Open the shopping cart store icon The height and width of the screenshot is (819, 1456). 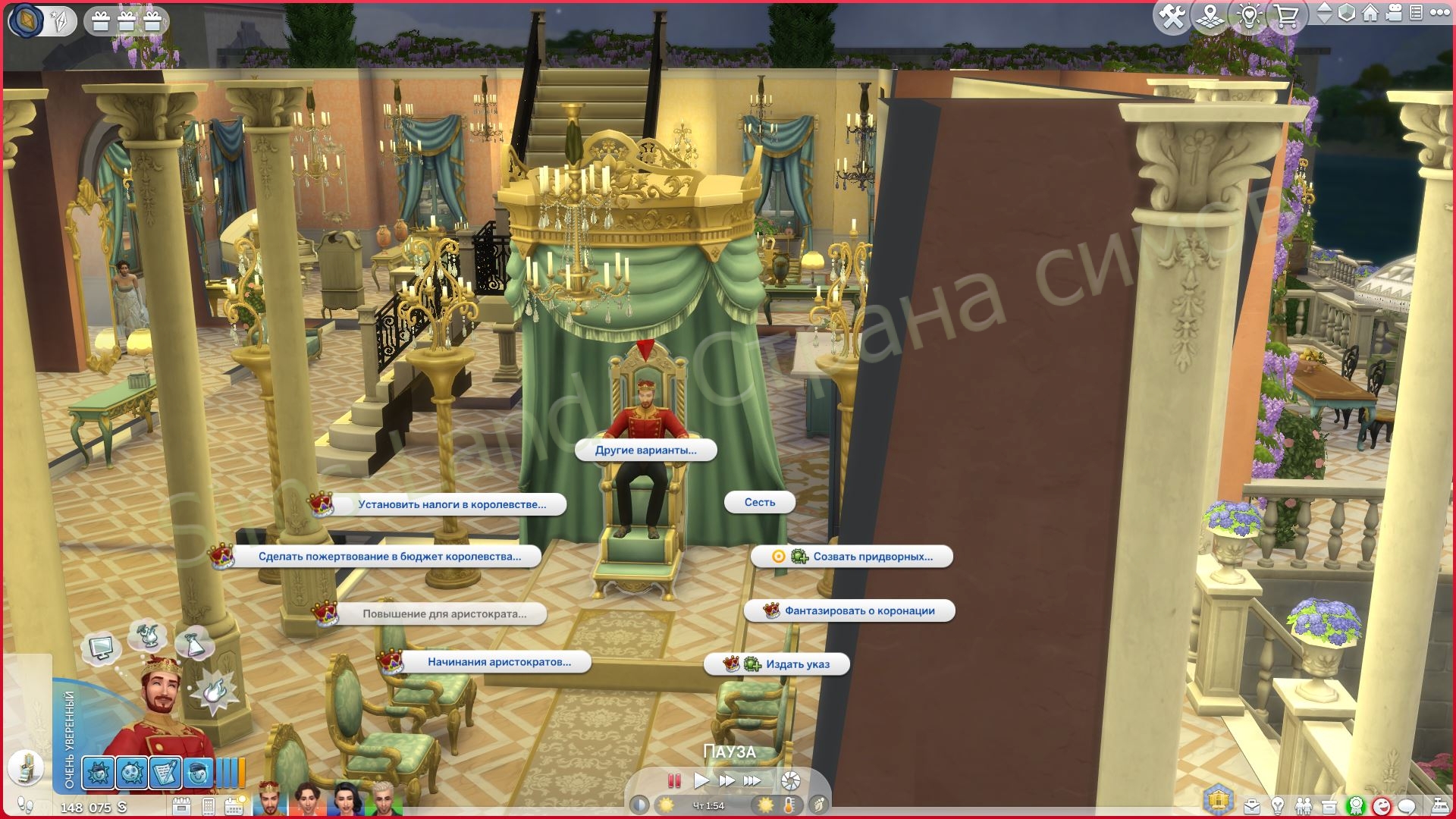[x=1285, y=17]
